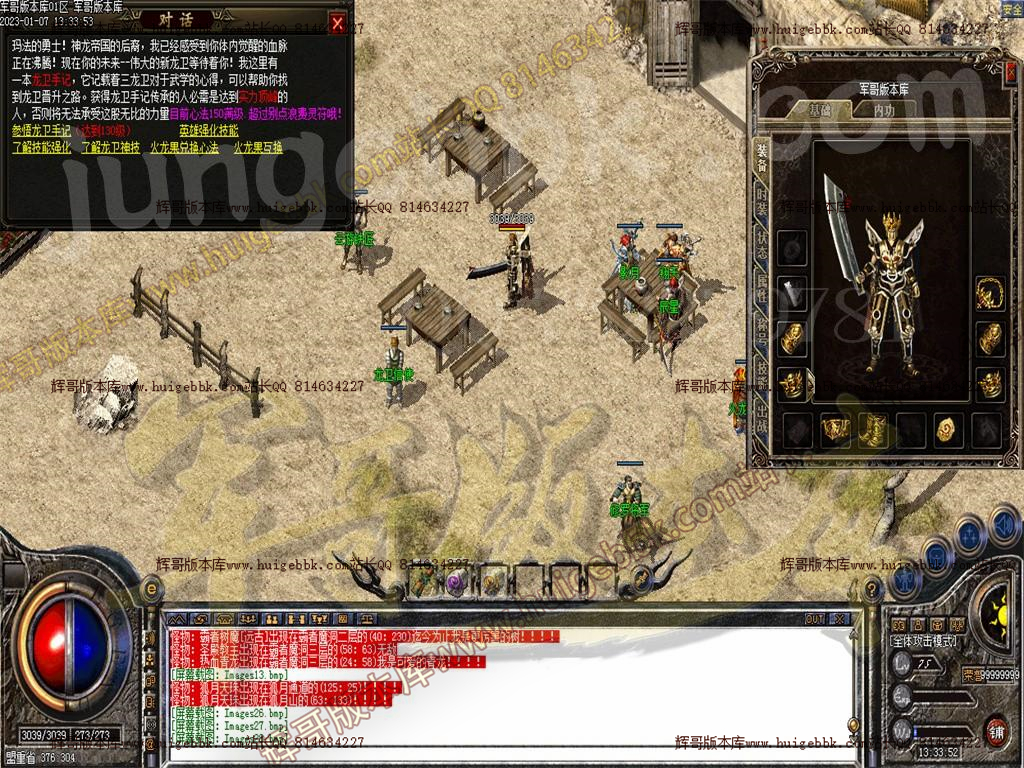
Task: Click the question mark help icon
Action: pos(871,591)
